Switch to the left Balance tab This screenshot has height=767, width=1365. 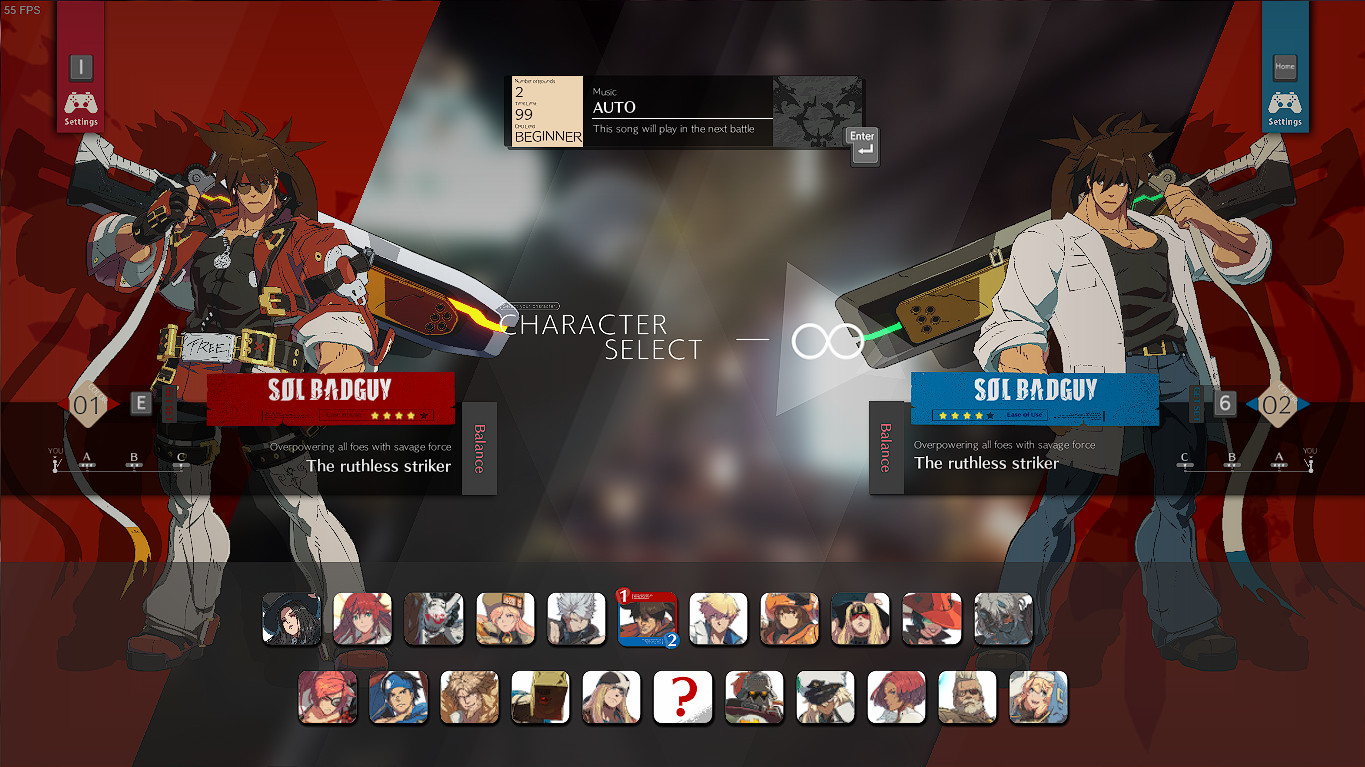[x=478, y=446]
